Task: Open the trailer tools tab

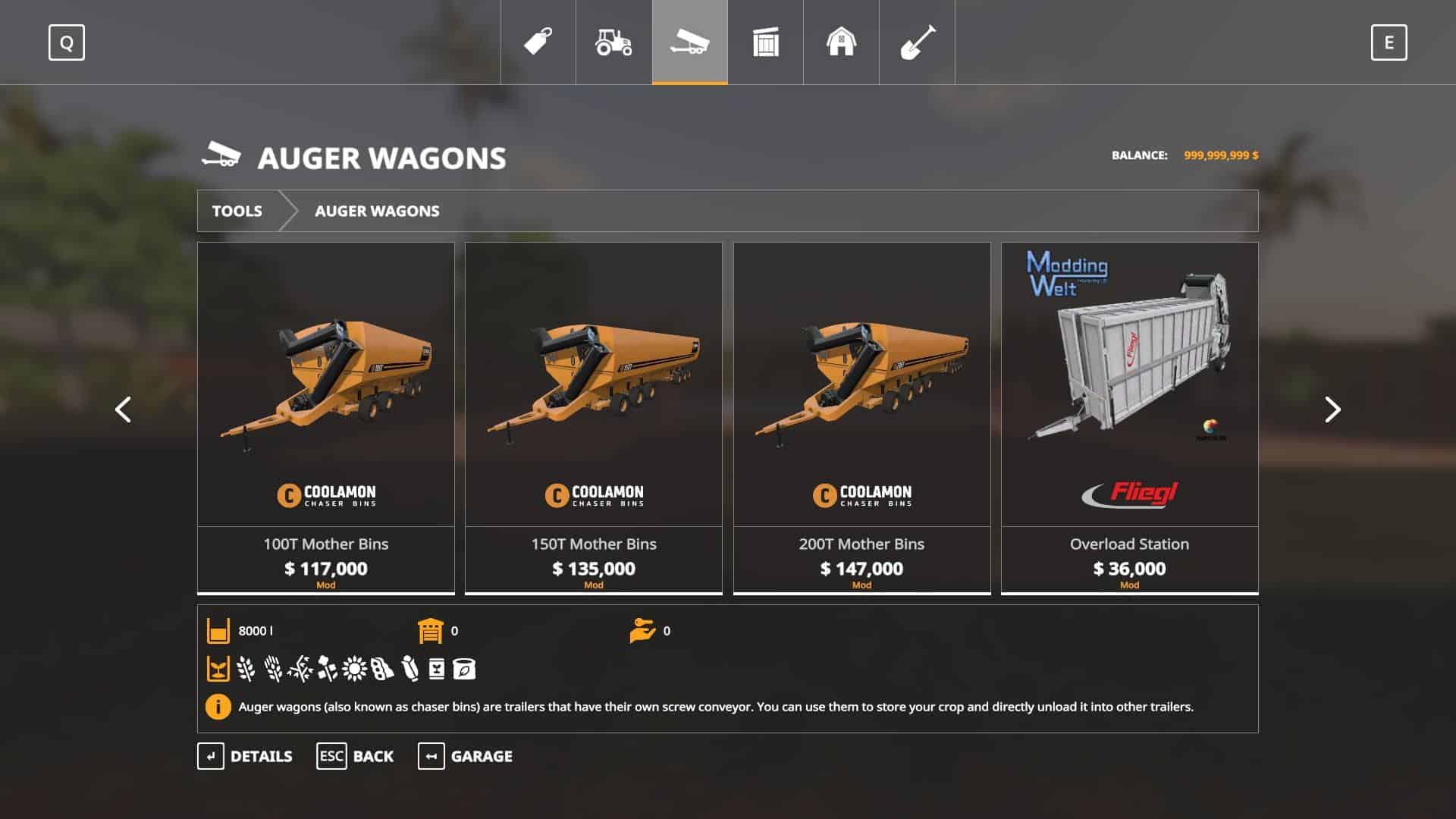Action: pos(689,42)
